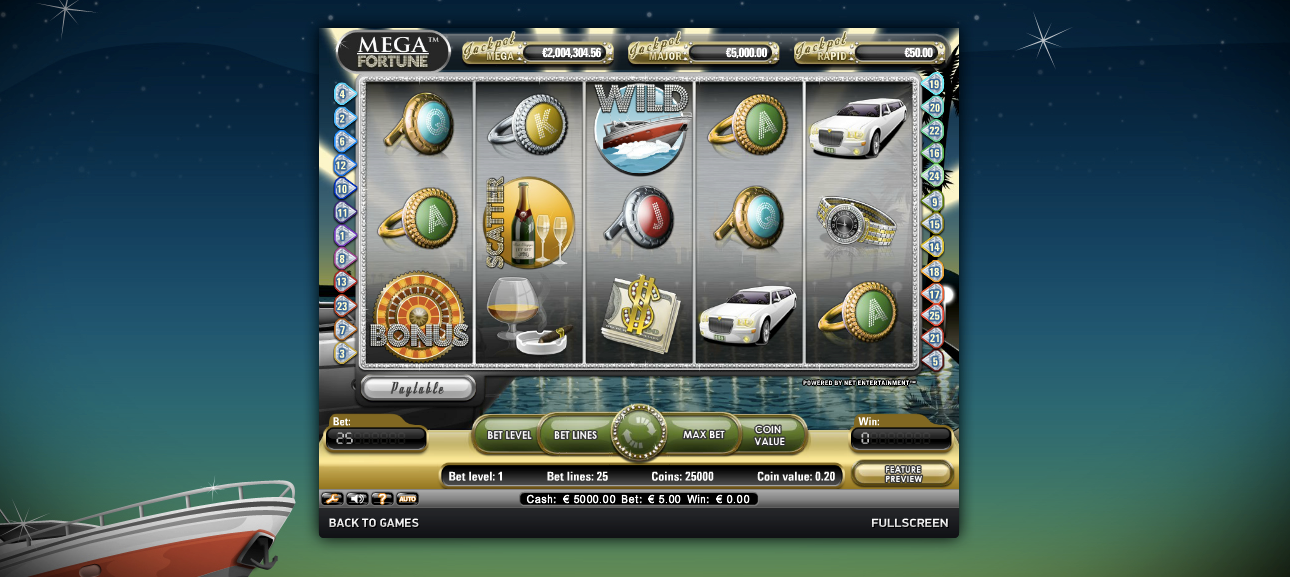Open game settings via the wrench icon
The image size is (1290, 577).
(x=331, y=498)
